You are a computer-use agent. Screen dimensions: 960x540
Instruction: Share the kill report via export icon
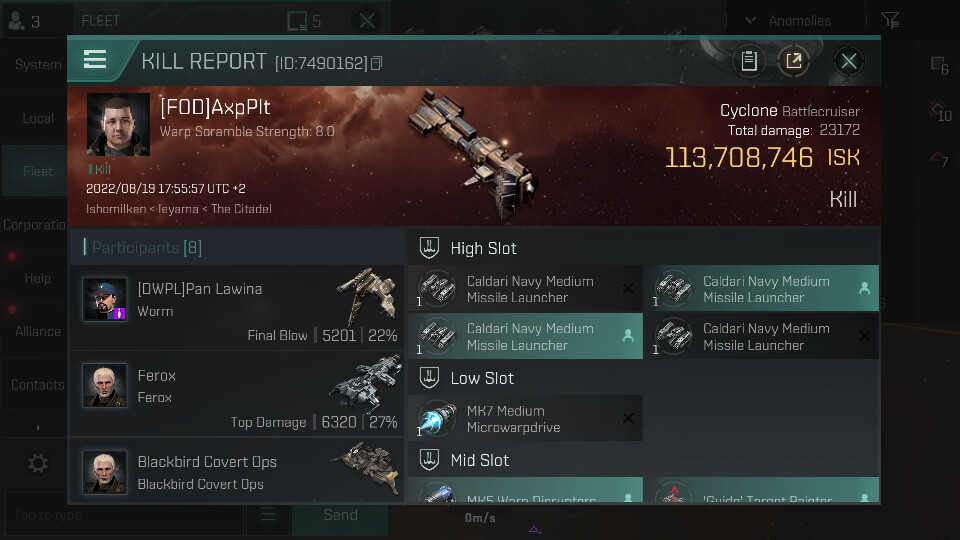[794, 61]
